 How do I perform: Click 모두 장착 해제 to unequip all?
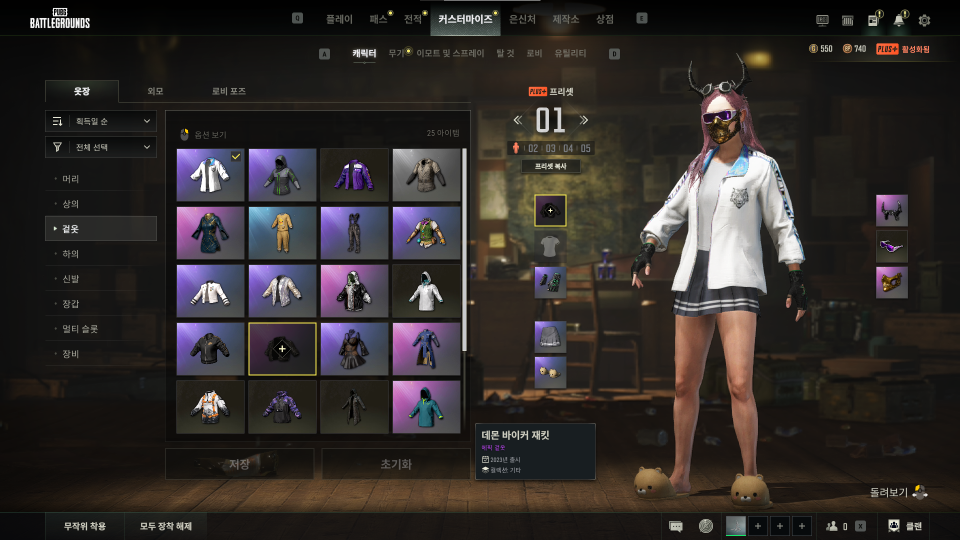(x=166, y=526)
